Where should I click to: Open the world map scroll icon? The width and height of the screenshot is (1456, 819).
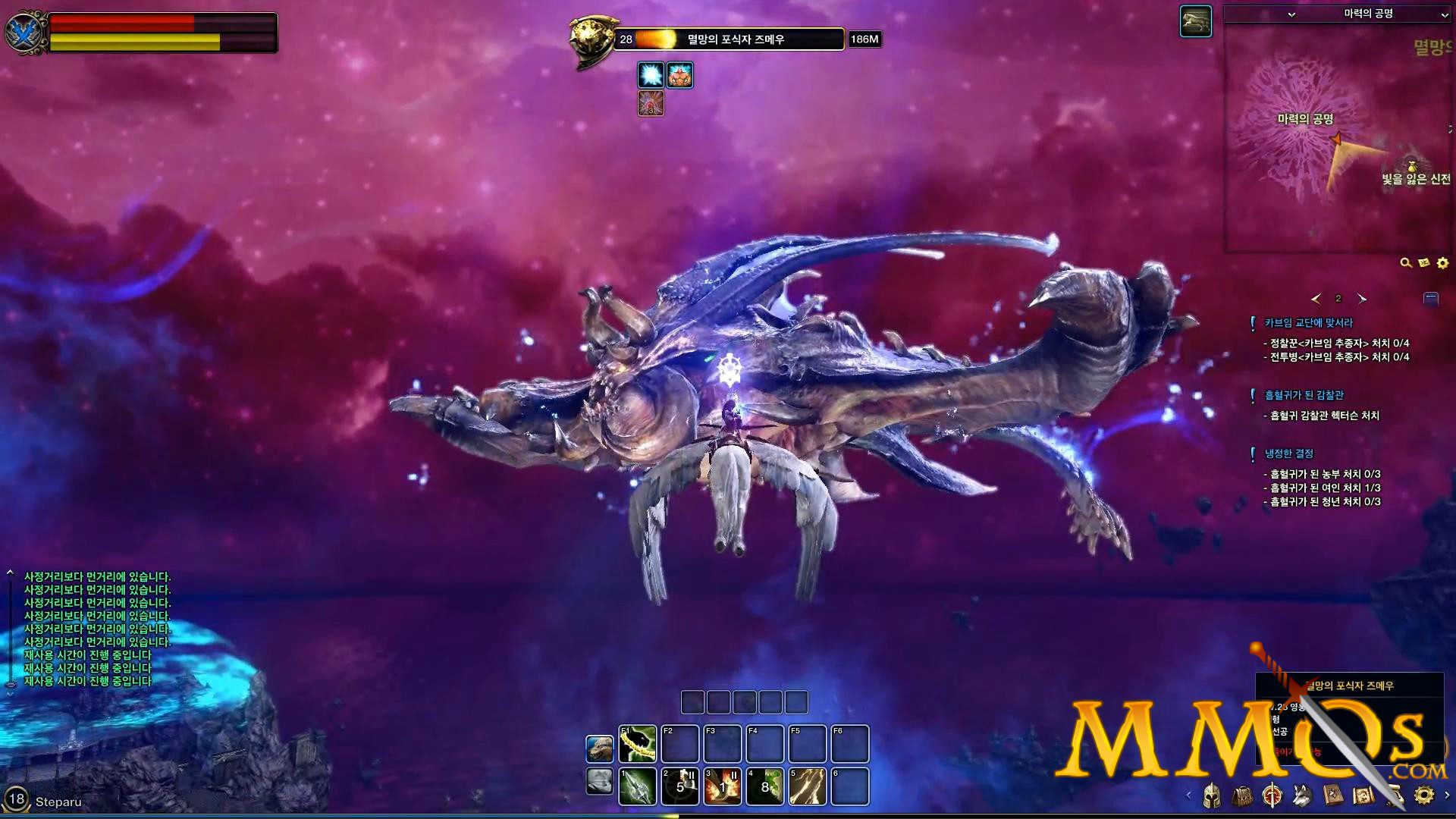1363,796
